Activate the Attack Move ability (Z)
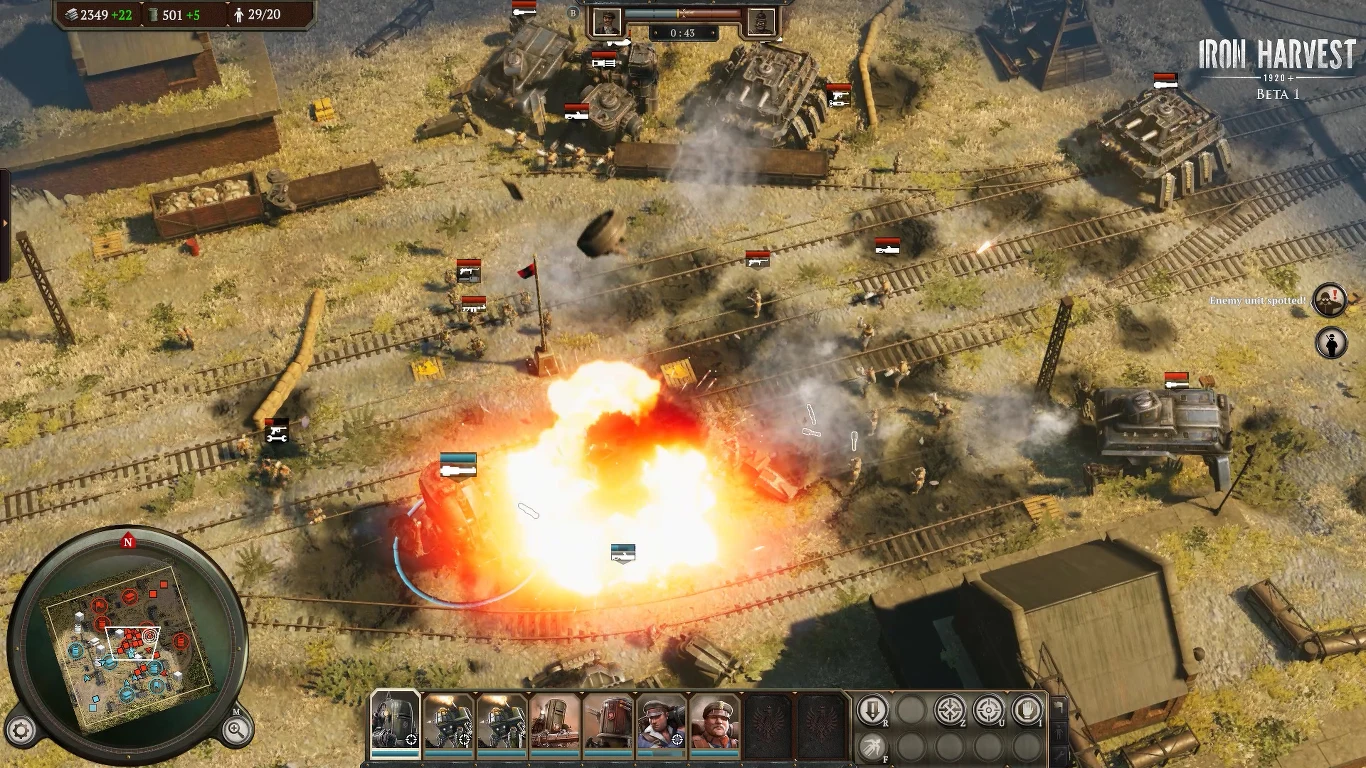 pyautogui.click(x=949, y=710)
